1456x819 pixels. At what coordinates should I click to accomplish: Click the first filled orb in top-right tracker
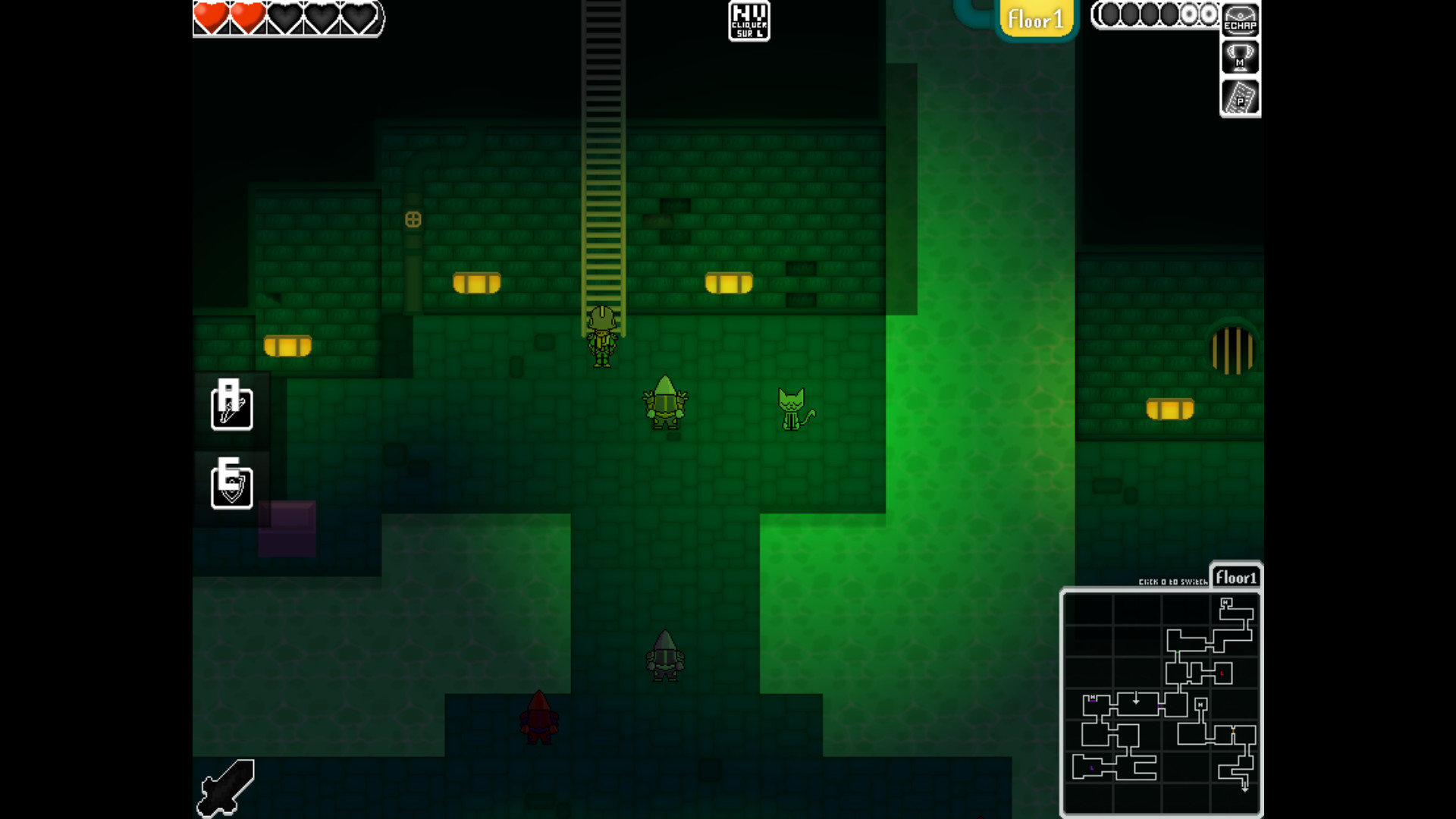(x=1109, y=15)
